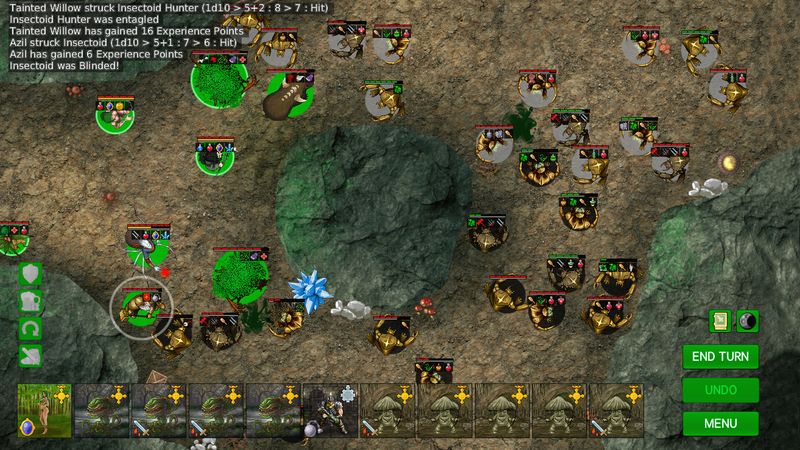This screenshot has width=800, height=450.
Task: Click the Undo button
Action: coord(720,389)
